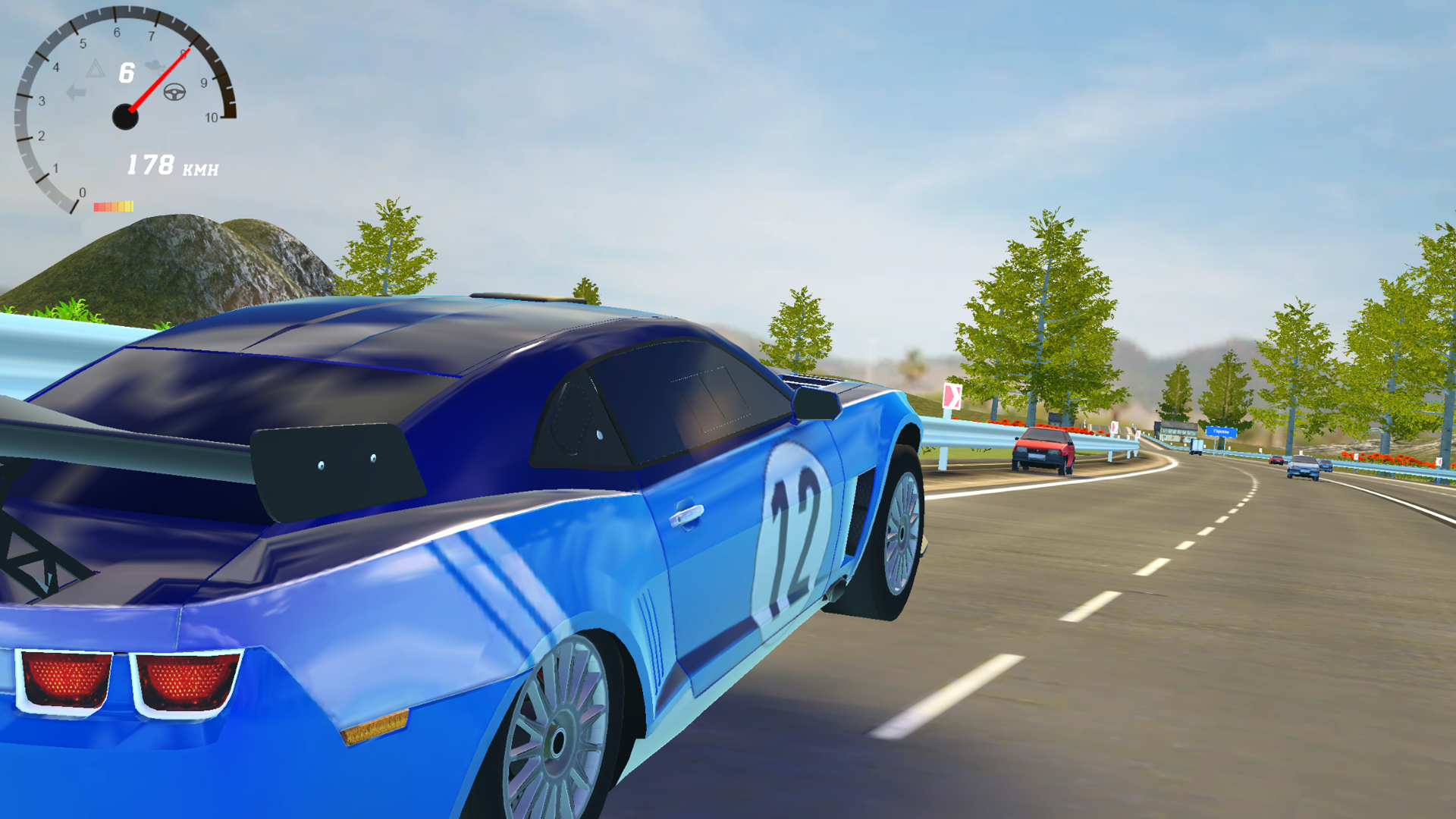
Task: Click the black center hub of the gauge
Action: [x=126, y=117]
